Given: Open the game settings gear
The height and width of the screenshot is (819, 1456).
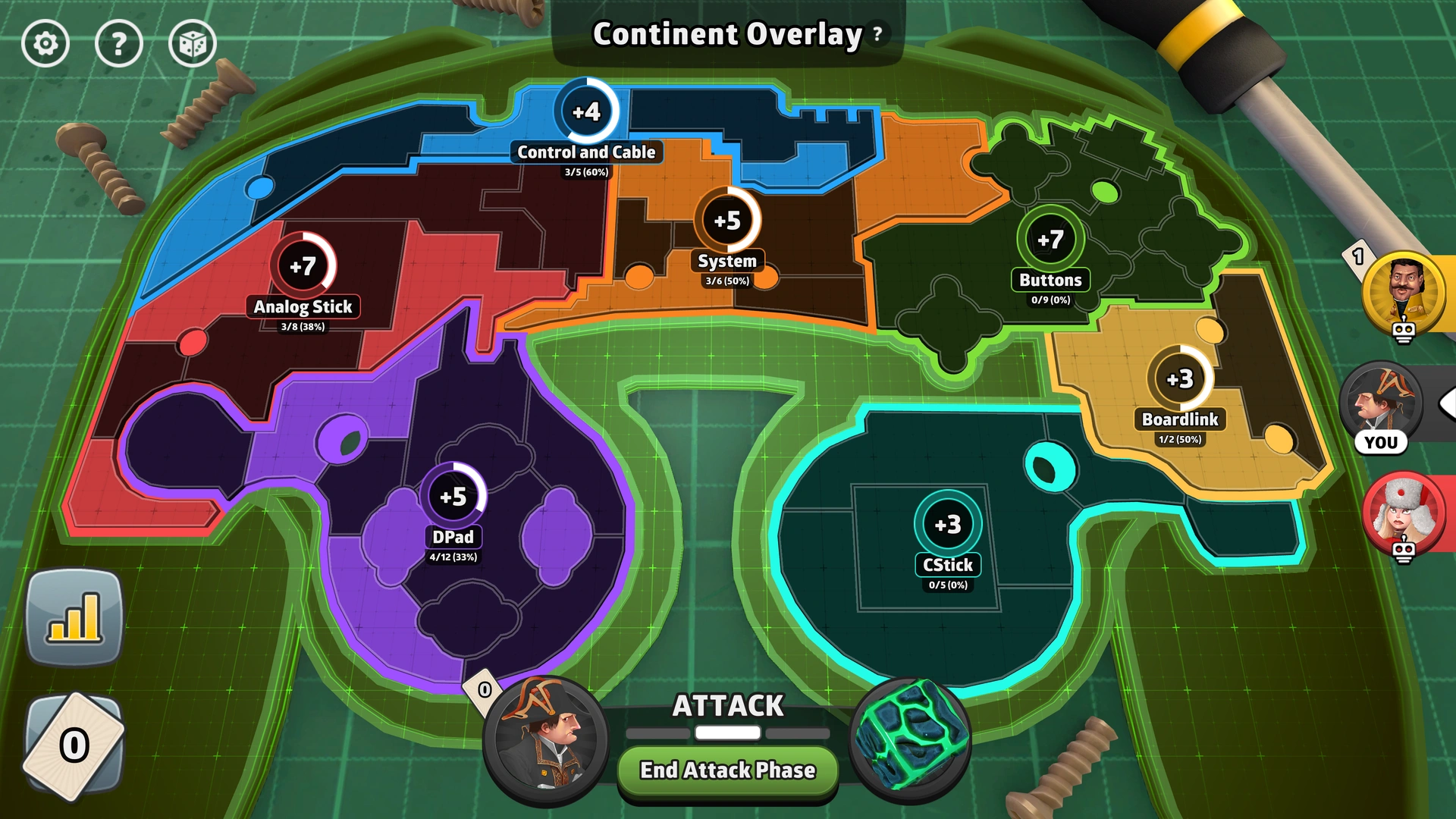Looking at the screenshot, I should pos(45,43).
